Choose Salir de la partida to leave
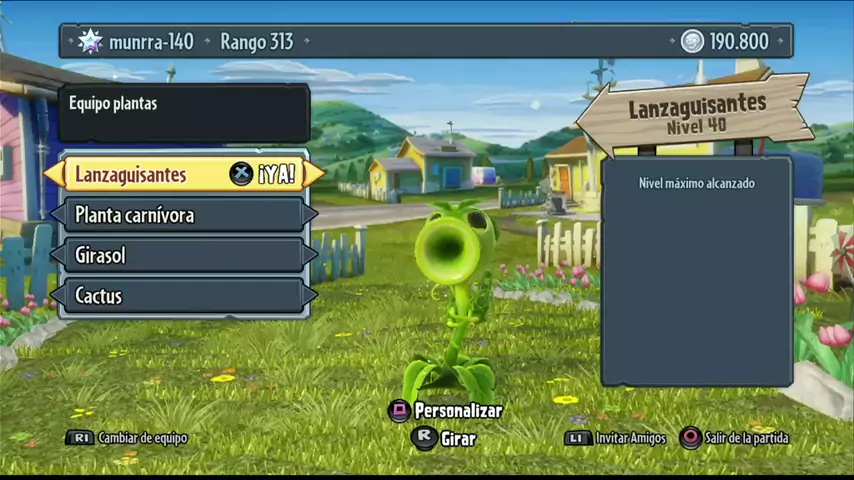The height and width of the screenshot is (480, 854). (x=735, y=438)
